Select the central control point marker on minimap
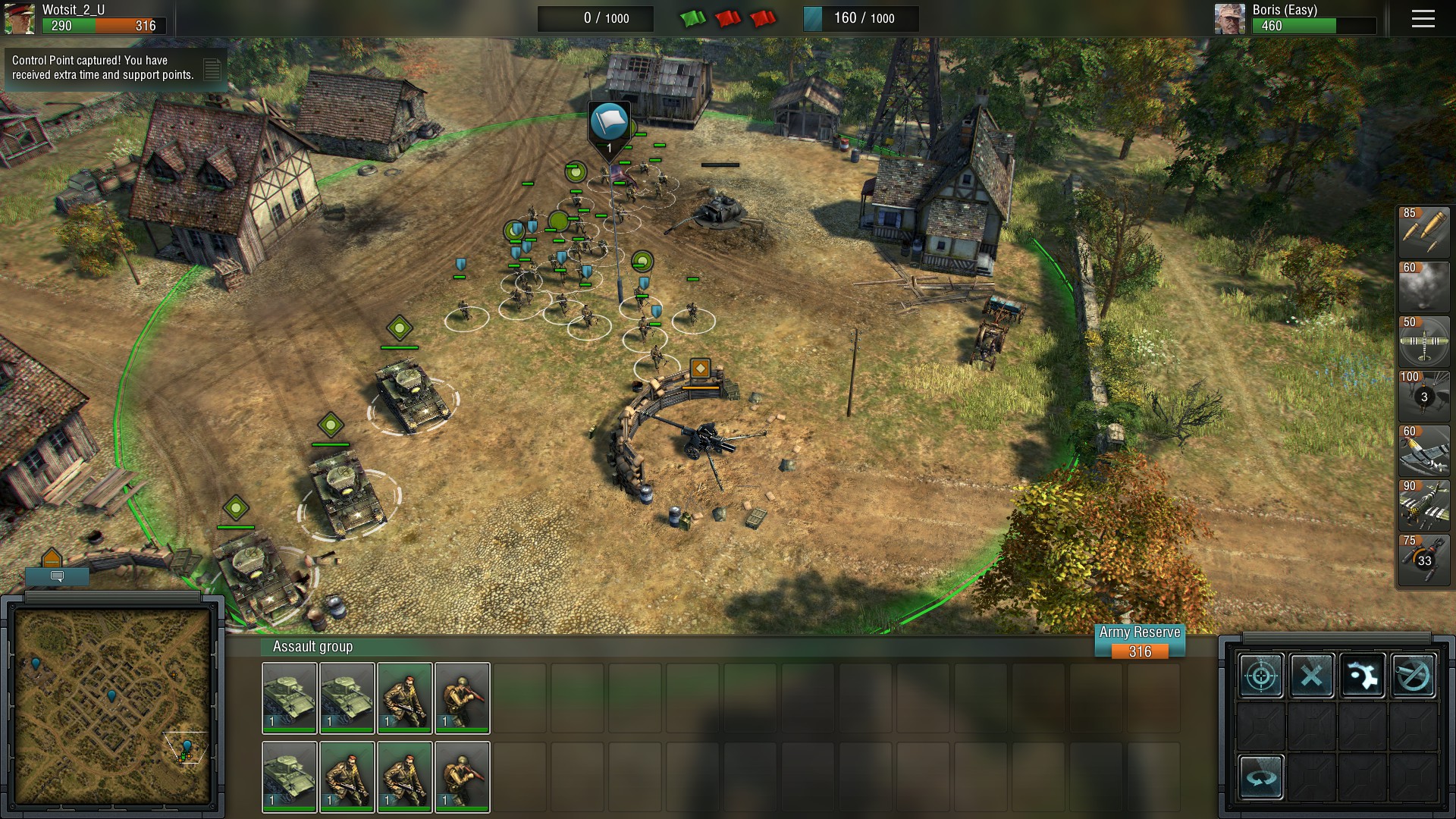The height and width of the screenshot is (819, 1456). tap(111, 695)
